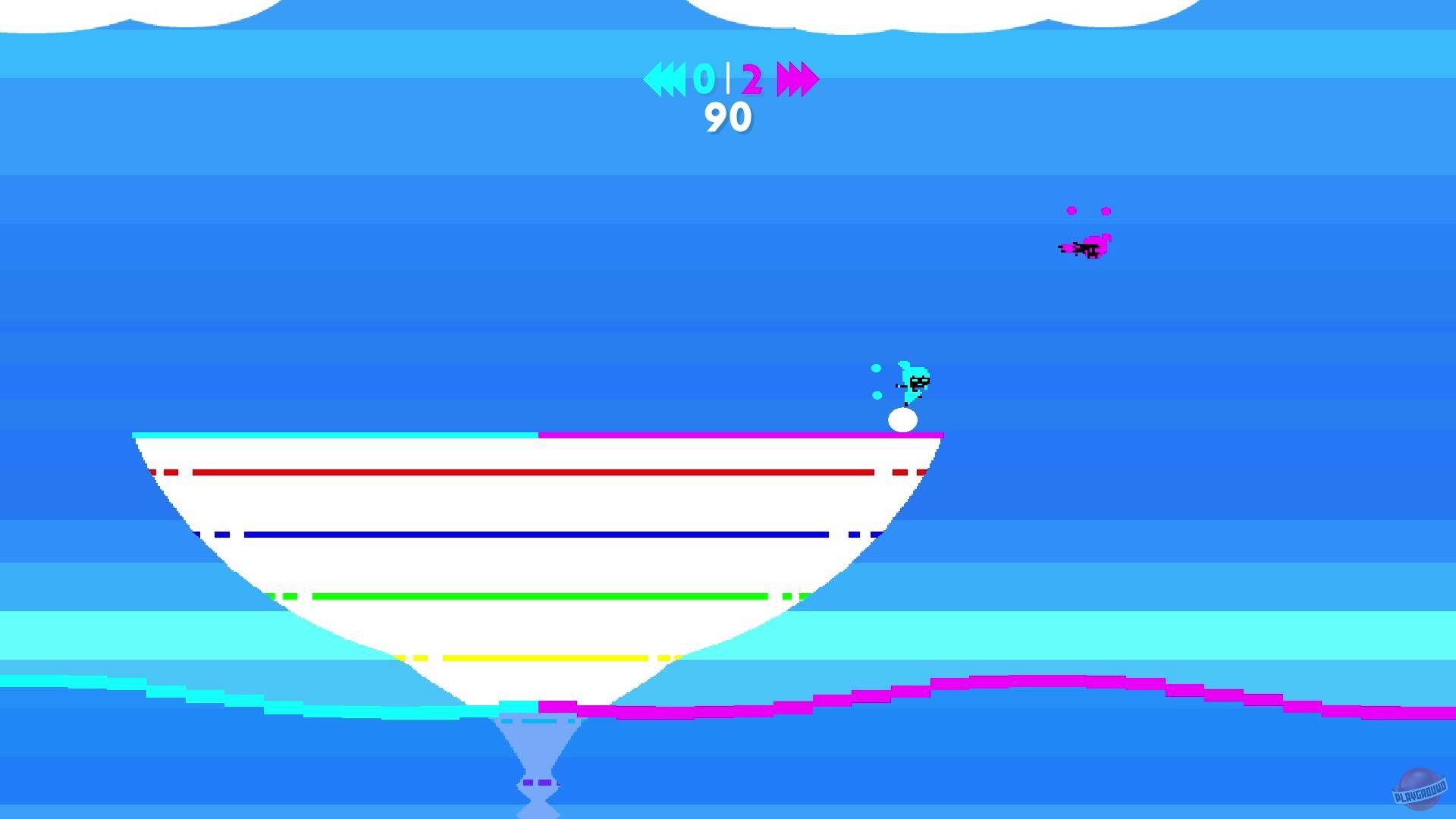Viewport: 1456px width, 819px height.
Task: Click the bubbles beside the cyan player
Action: [877, 383]
